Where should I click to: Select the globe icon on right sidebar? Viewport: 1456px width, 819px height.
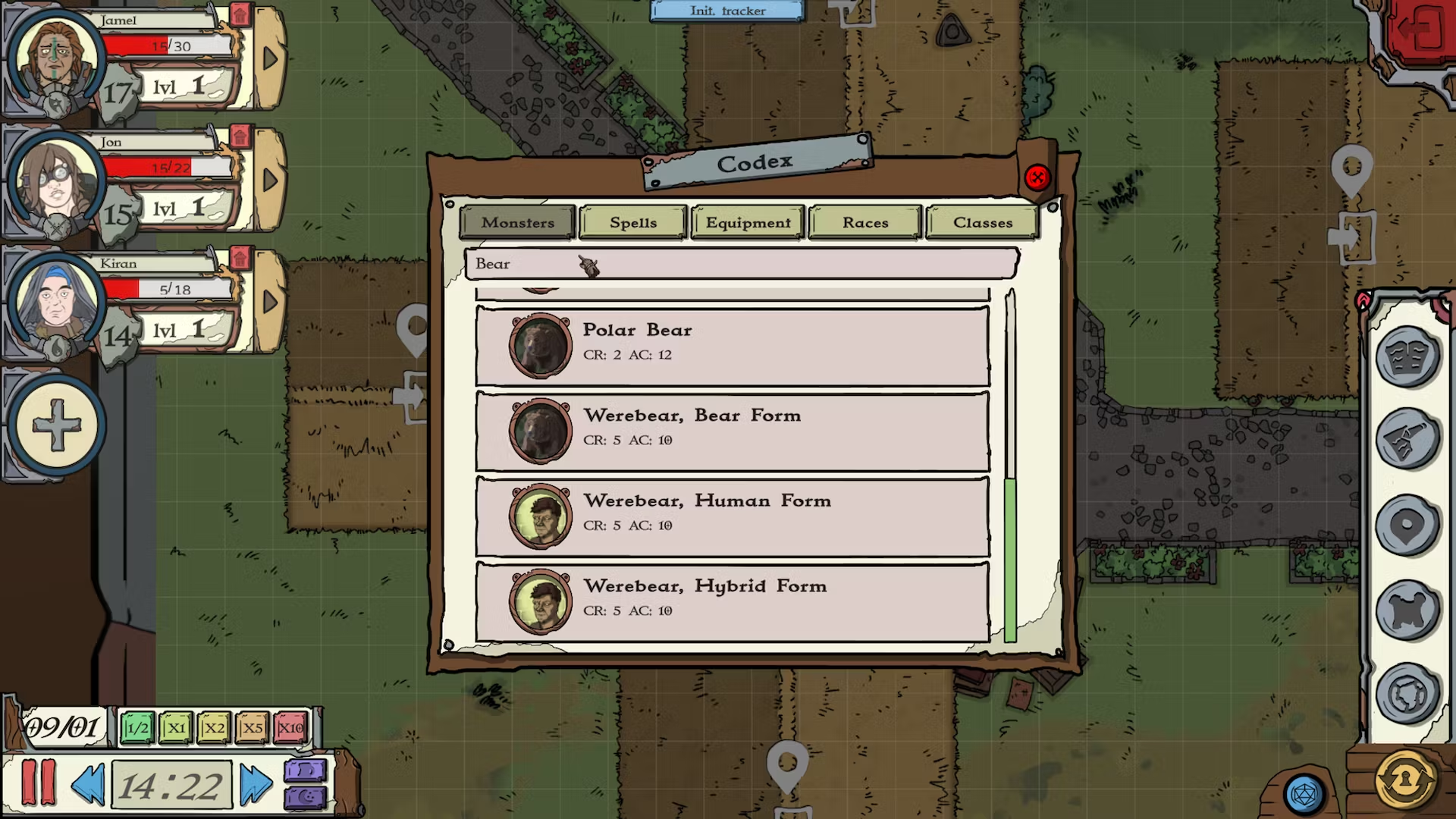click(1409, 692)
